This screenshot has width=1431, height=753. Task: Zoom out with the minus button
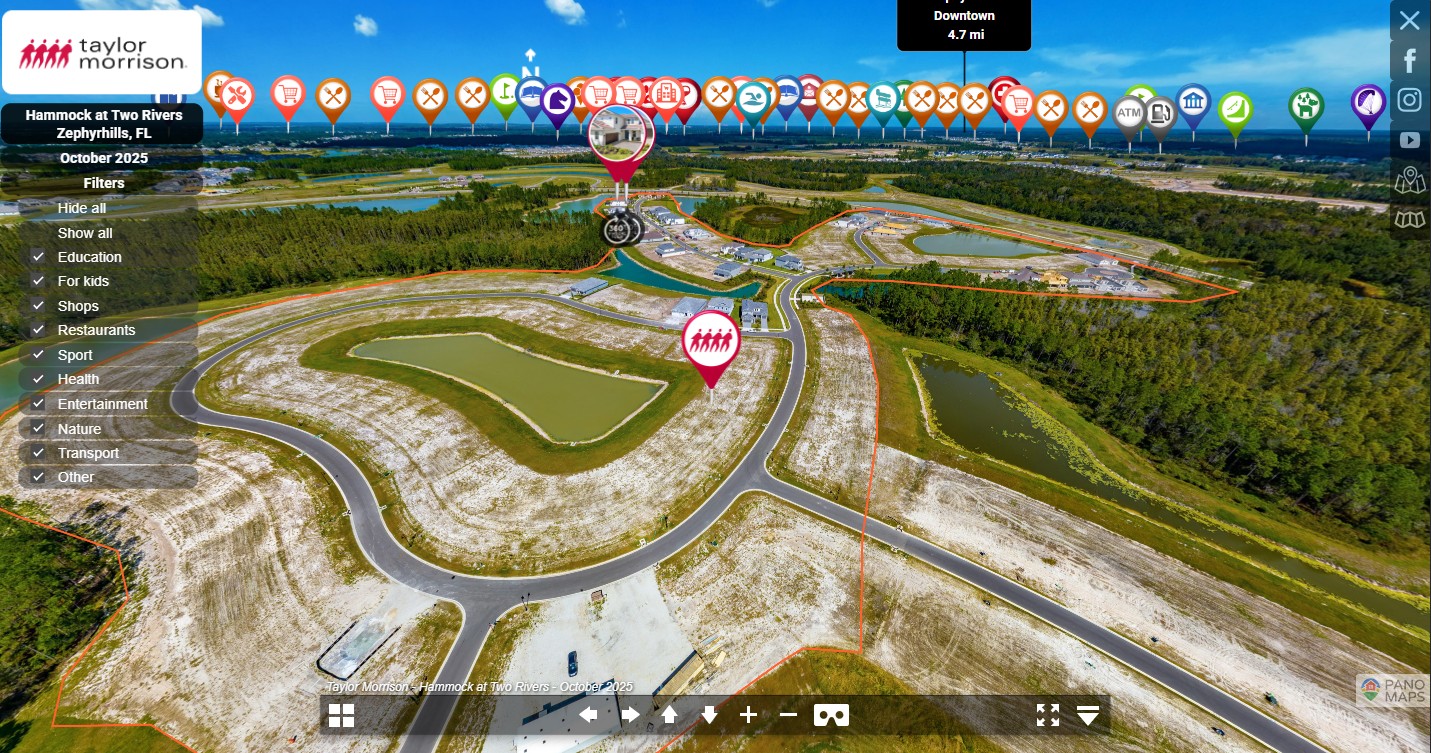click(788, 715)
